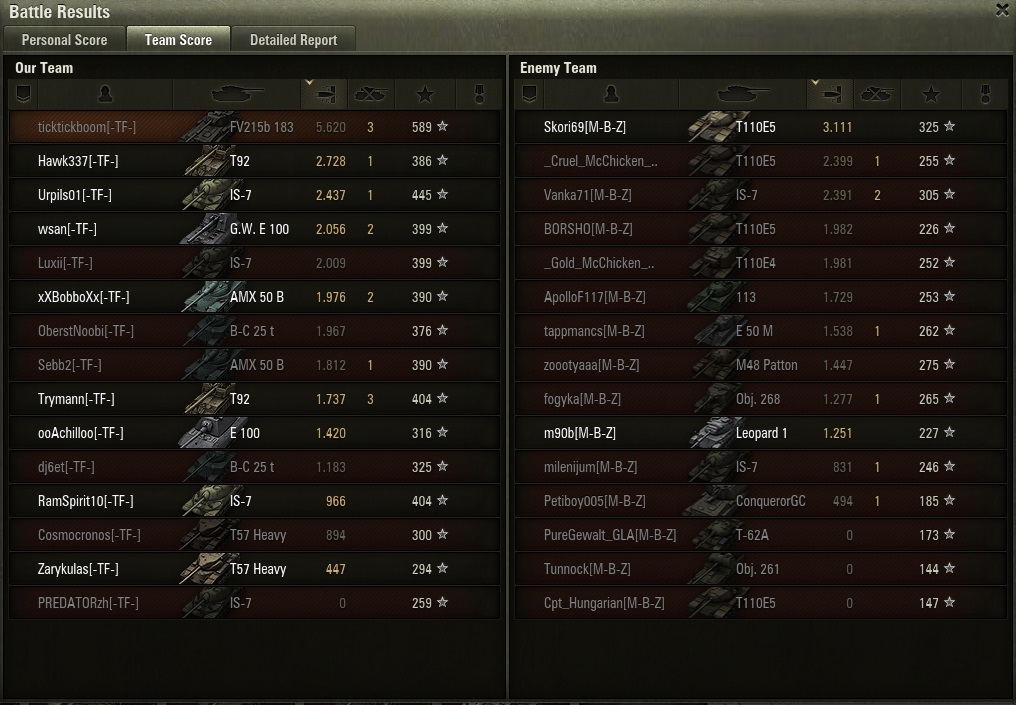This screenshot has height=705, width=1016.
Task: Click enemy m90b[M-B-Z] with Leopard 1
Action: click(580, 433)
